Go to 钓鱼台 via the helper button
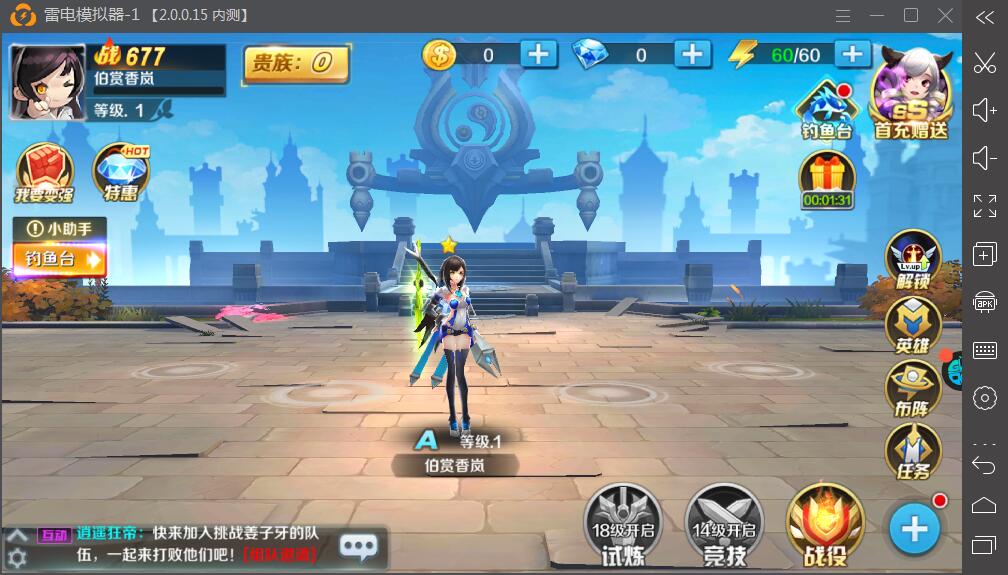Screen dimensions: 1008x575 tap(60, 260)
